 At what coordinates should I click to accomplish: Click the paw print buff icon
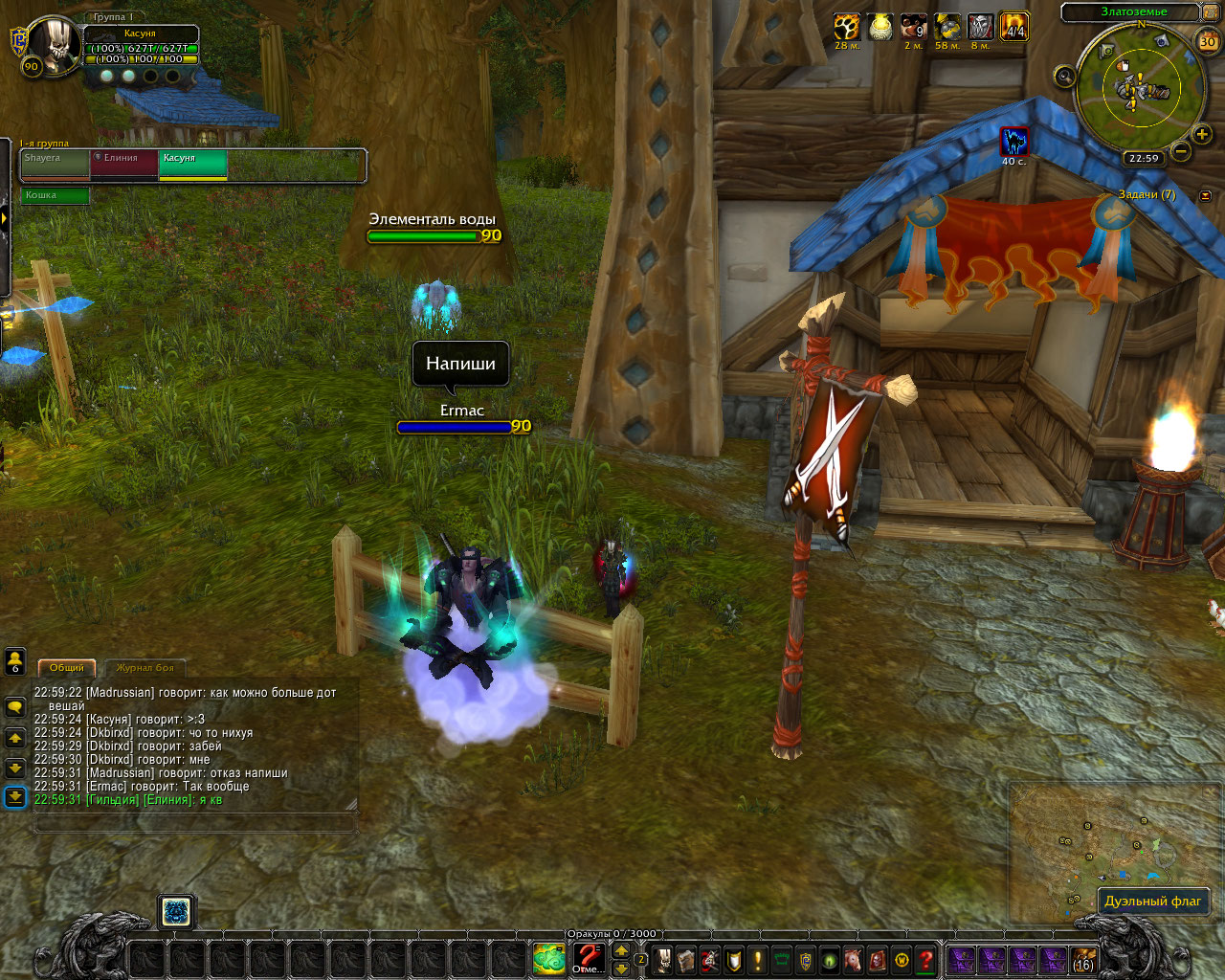click(x=846, y=27)
